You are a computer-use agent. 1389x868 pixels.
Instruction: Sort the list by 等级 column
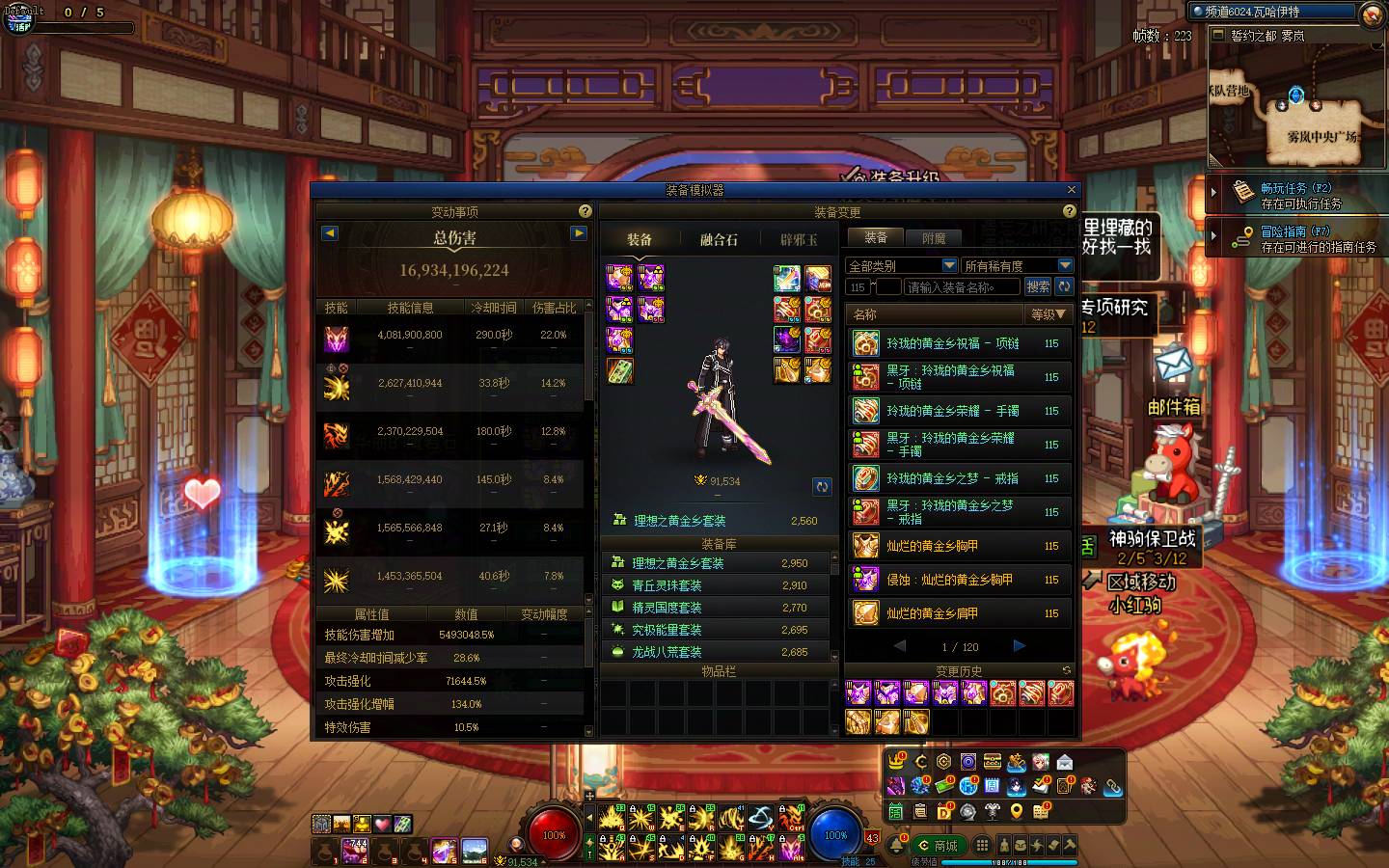point(1048,314)
